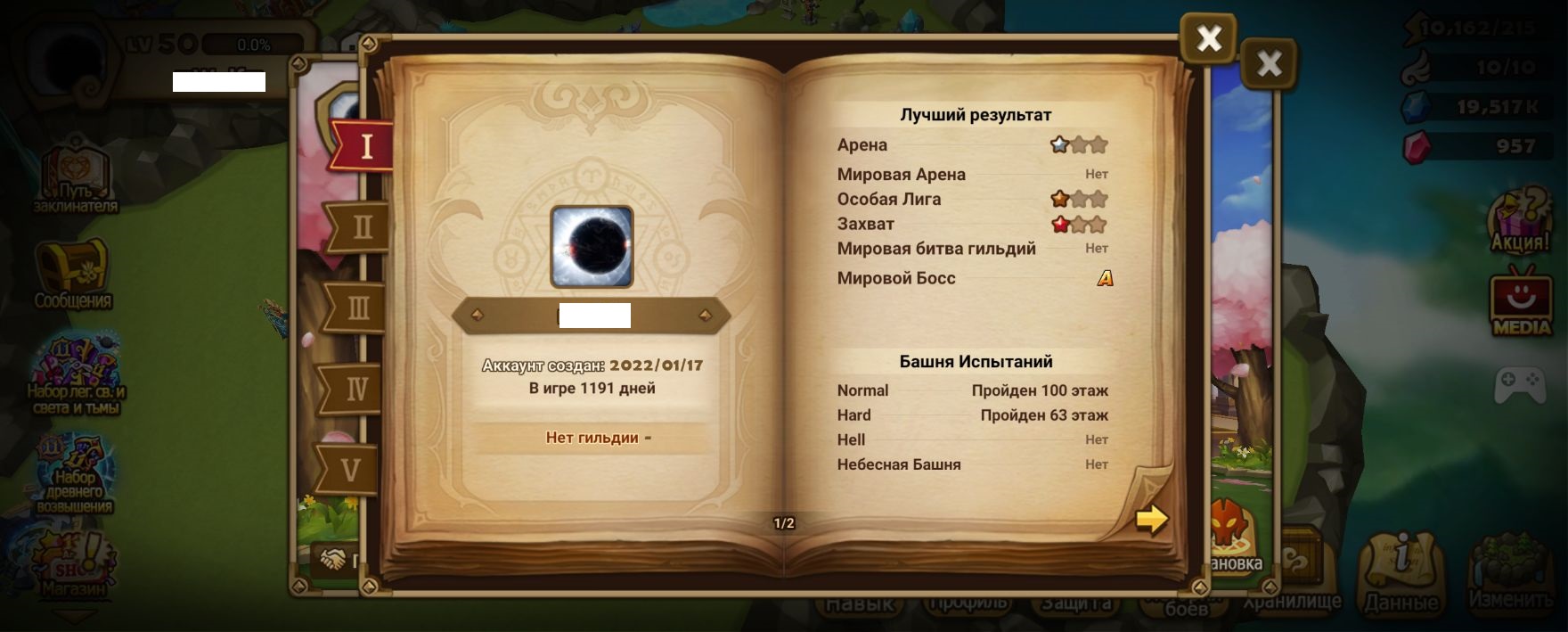Click the Нет гильдии guild bar
Image resolution: width=1568 pixels, height=632 pixels.
click(592, 438)
